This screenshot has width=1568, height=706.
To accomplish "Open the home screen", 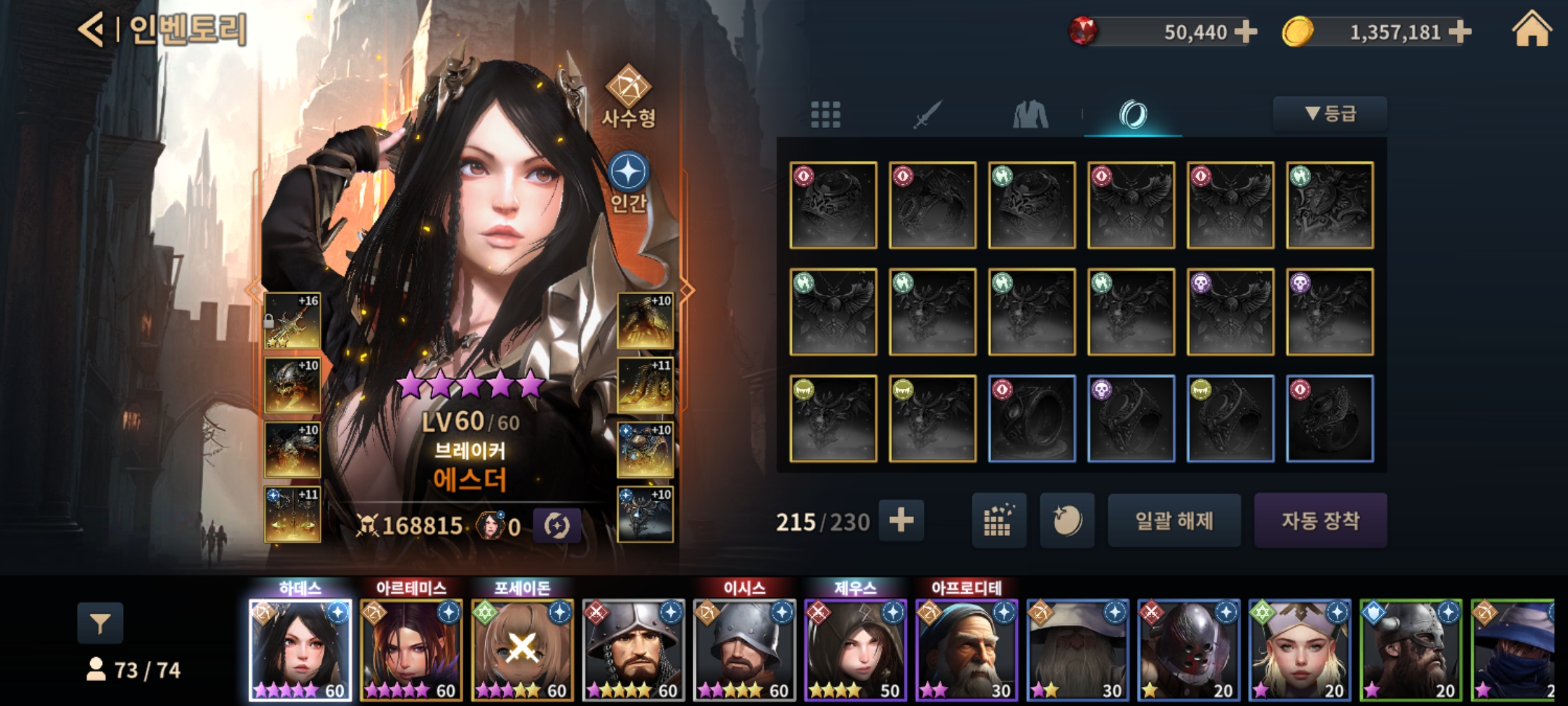I will pyautogui.click(x=1531, y=31).
